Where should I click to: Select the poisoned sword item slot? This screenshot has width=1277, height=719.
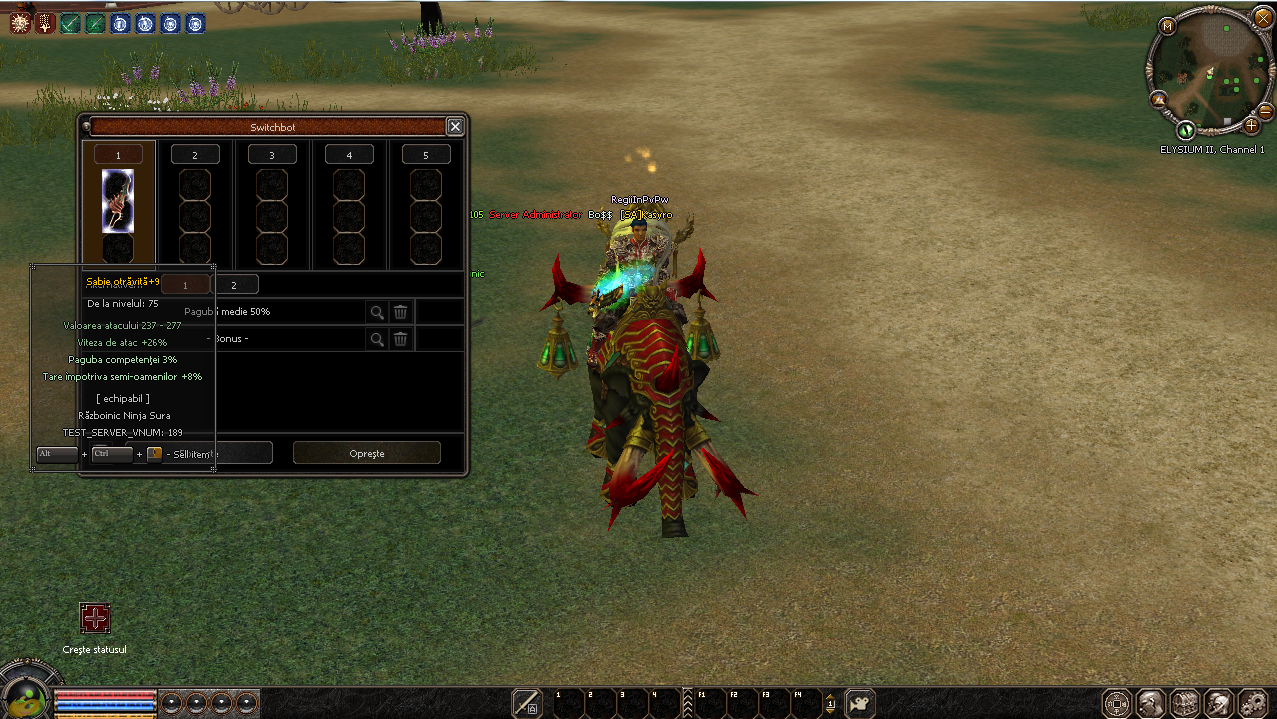tap(118, 200)
